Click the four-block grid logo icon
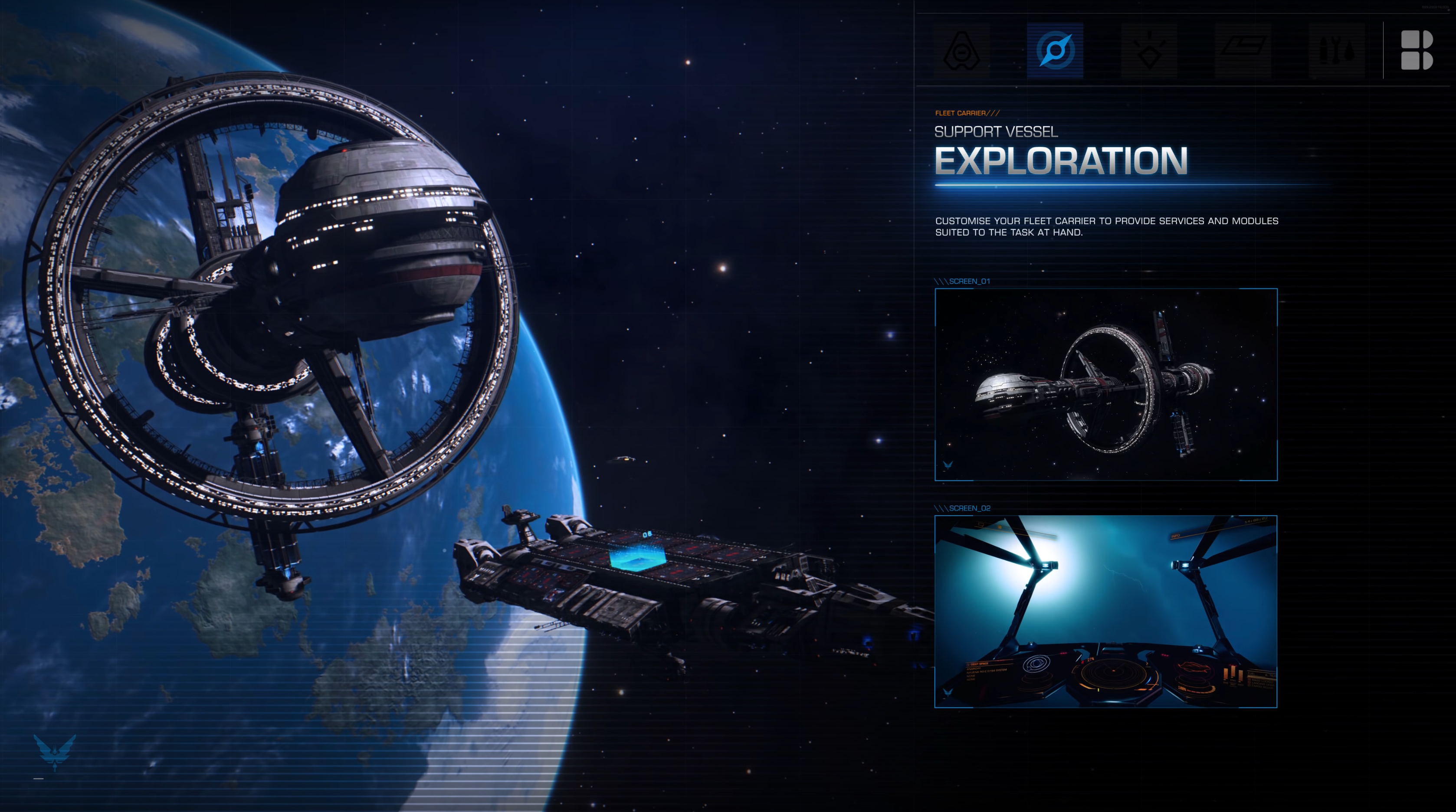Screen dimensions: 1456x812 1417,51
